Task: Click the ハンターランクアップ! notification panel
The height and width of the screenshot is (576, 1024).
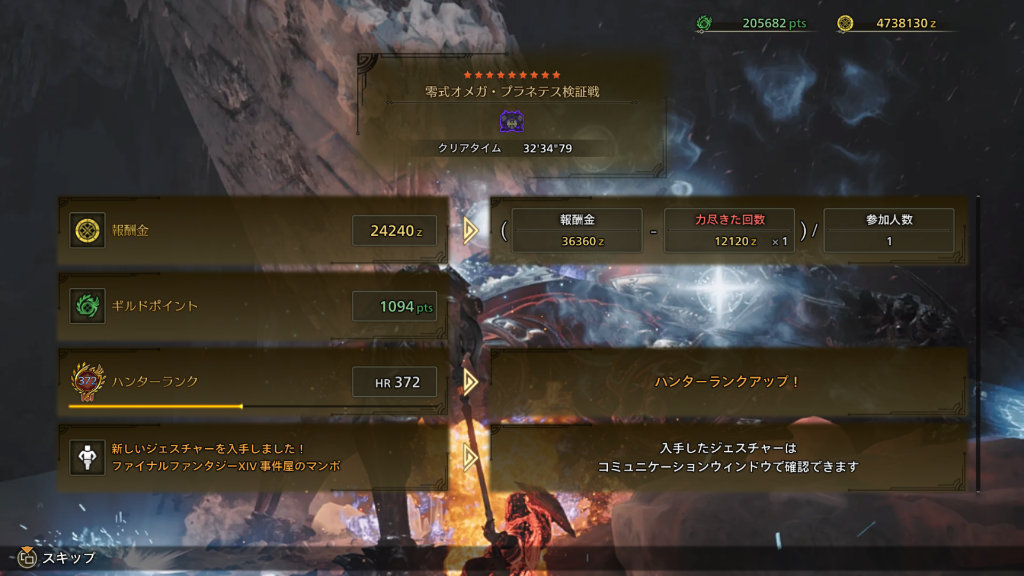Action: (727, 382)
